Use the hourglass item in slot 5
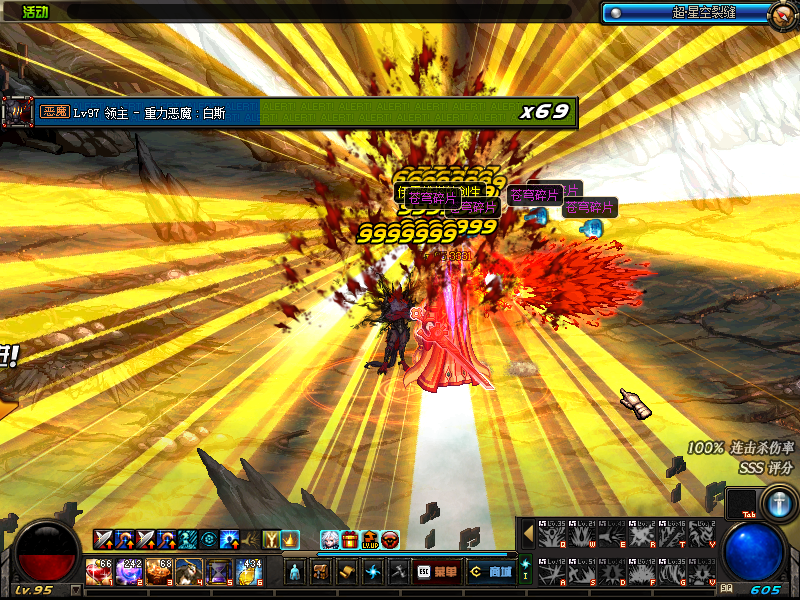The image size is (800, 600). (220, 572)
